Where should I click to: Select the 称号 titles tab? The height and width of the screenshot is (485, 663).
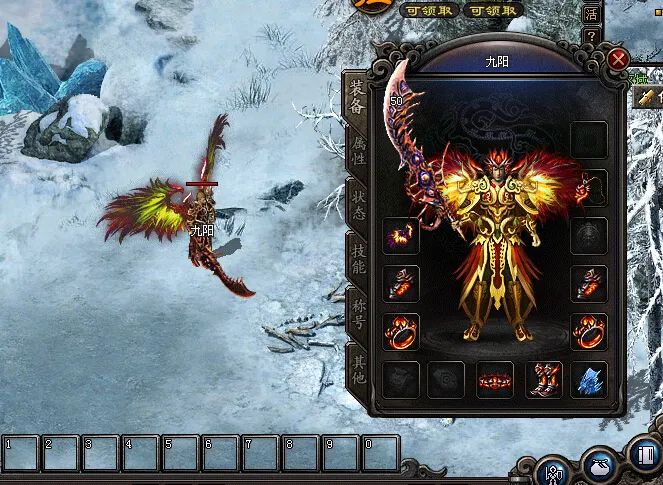tap(356, 311)
